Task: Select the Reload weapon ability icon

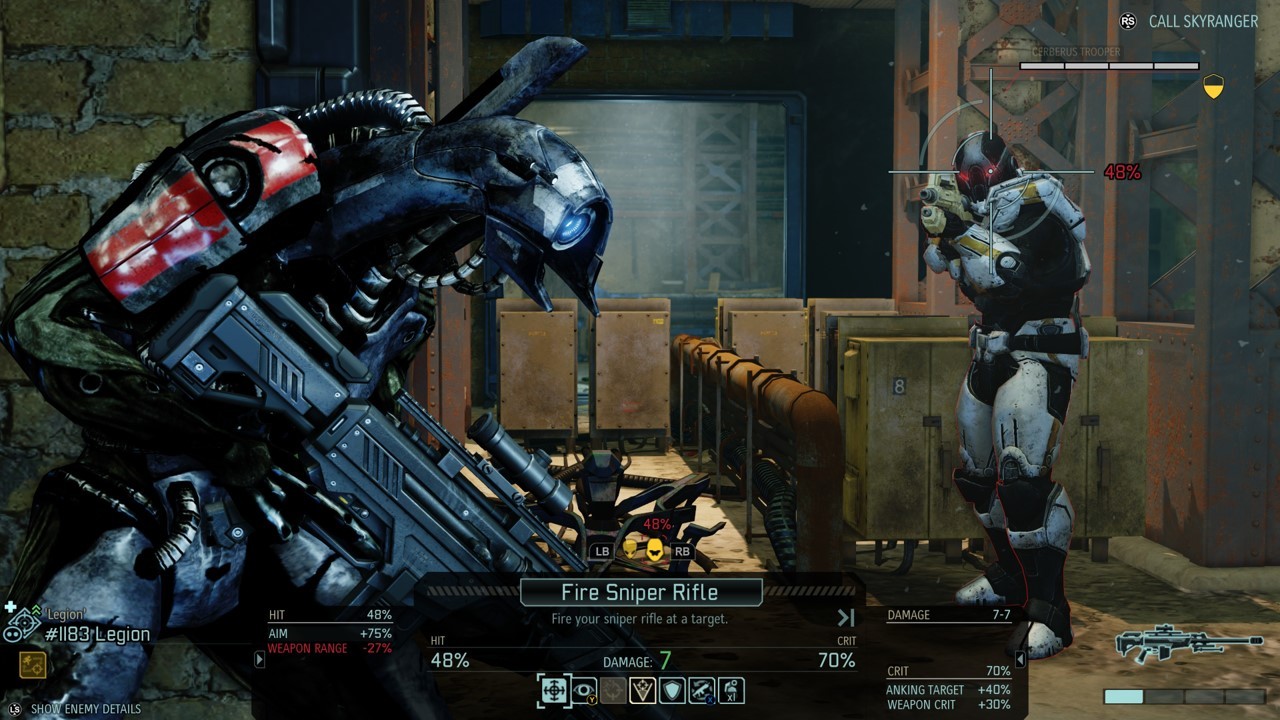Action: (701, 690)
